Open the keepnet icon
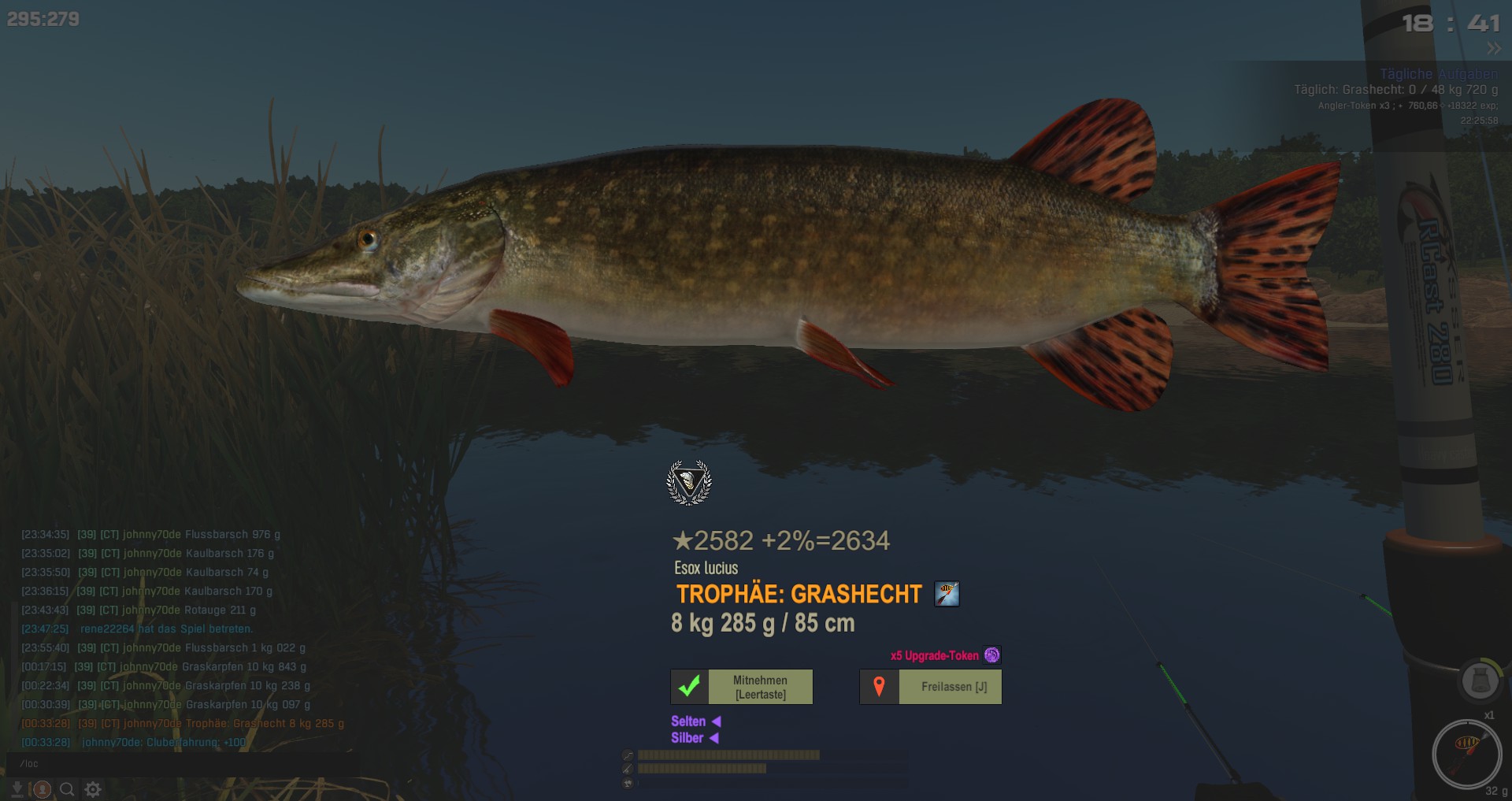The height and width of the screenshot is (801, 1512). (x=1479, y=680)
